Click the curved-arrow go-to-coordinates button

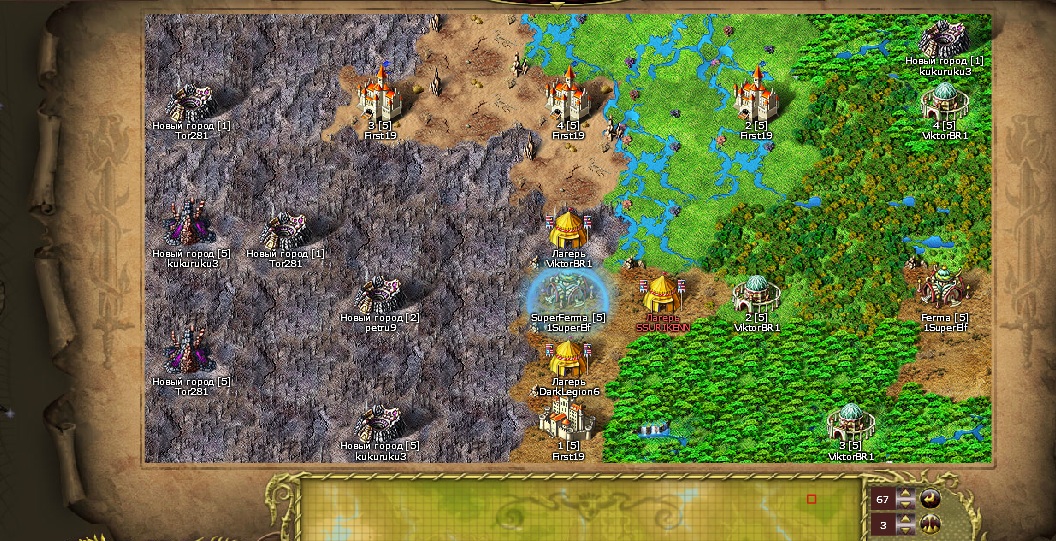[x=931, y=499]
